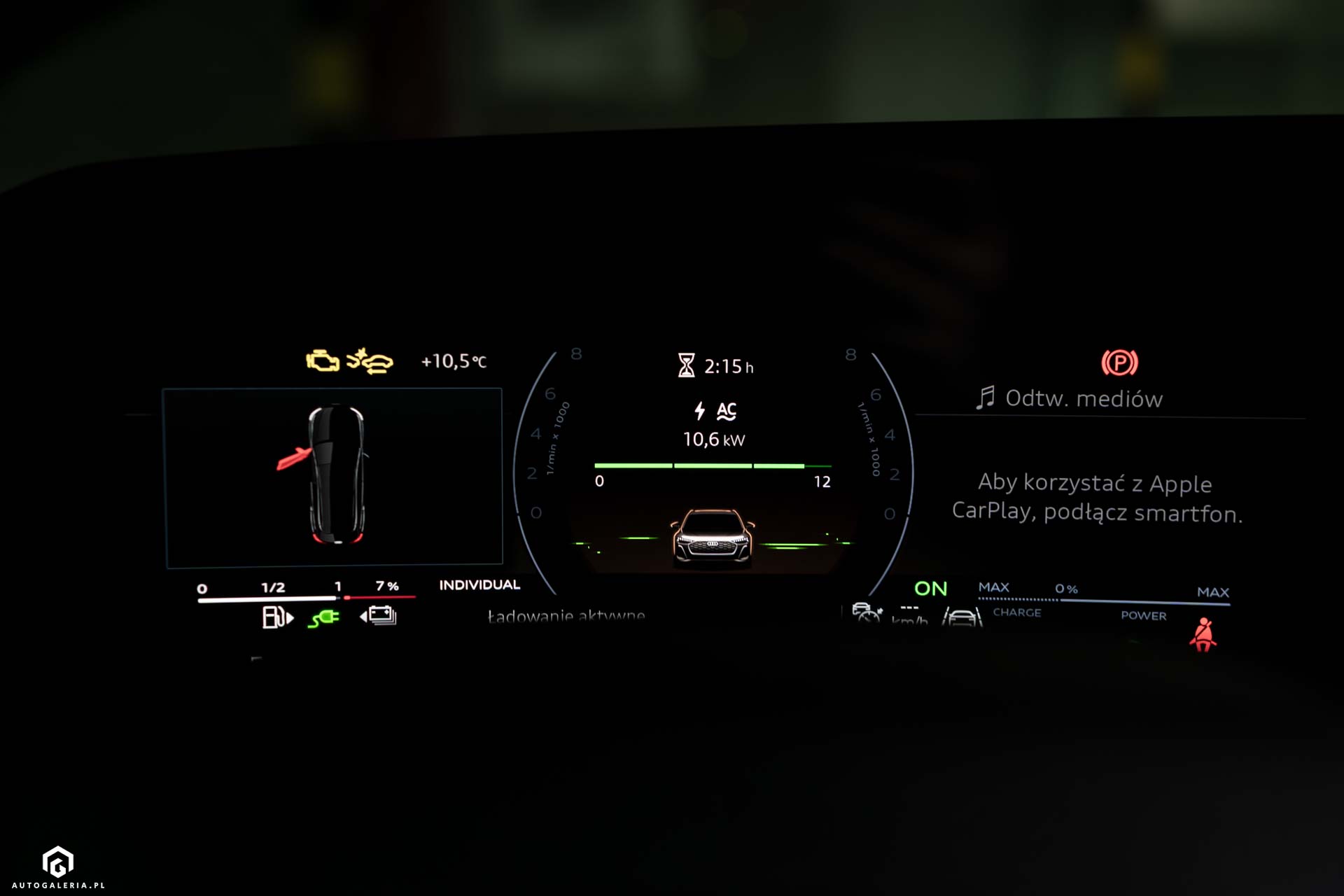Click the green ON indicator
Screen dimensions: 1344x896
930,589
